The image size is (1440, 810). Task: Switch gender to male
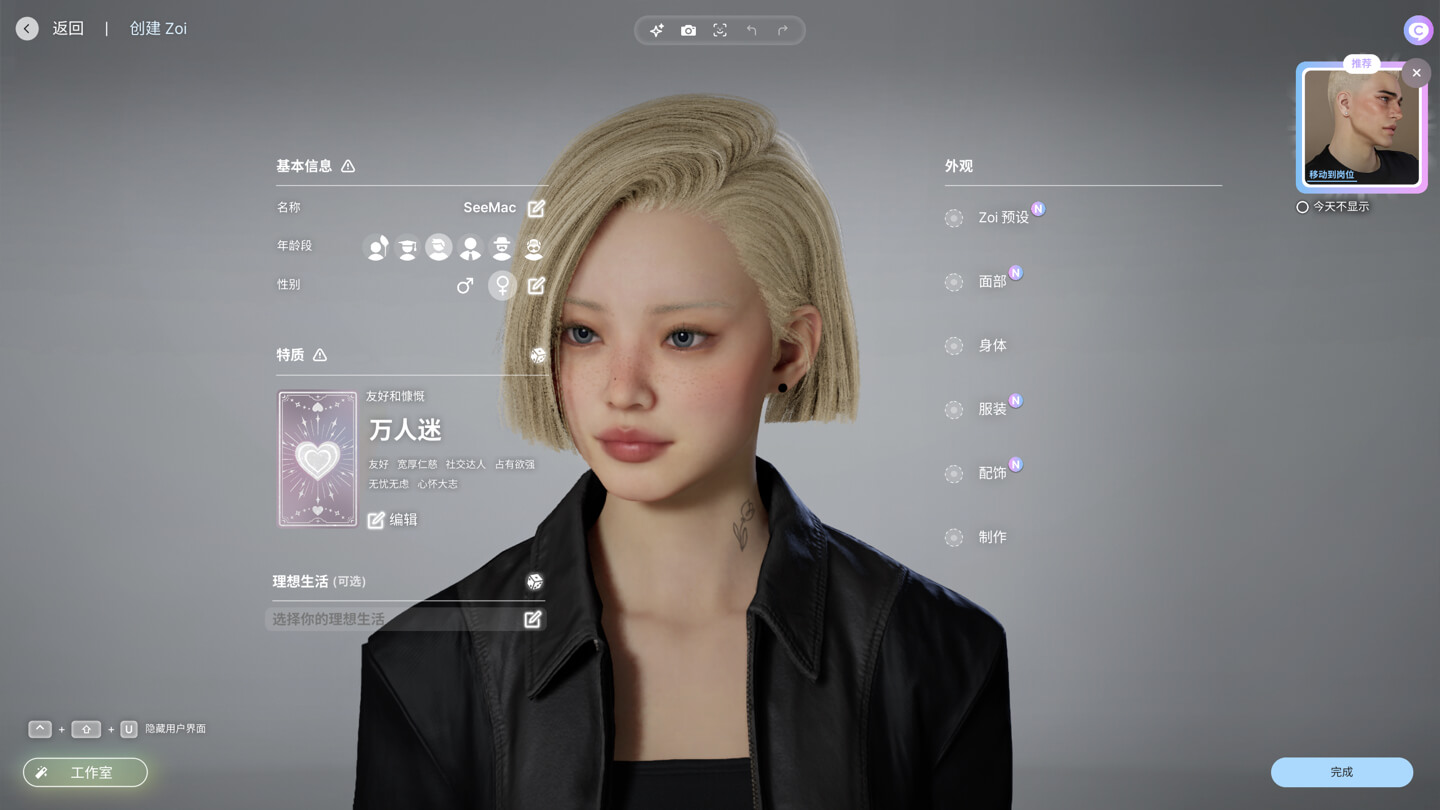465,285
